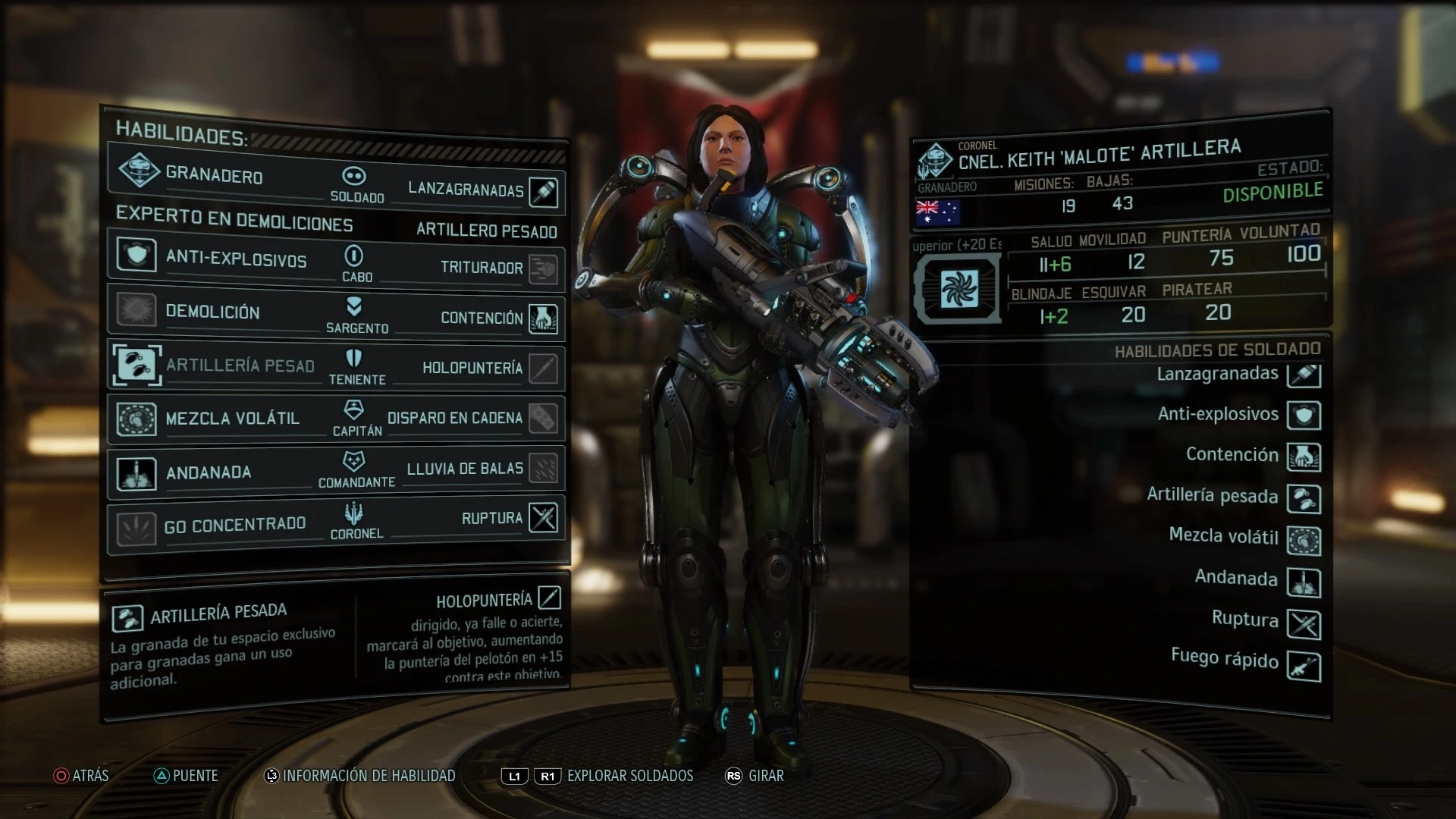Image resolution: width=1456 pixels, height=819 pixels.
Task: Select the Fuego Concentrado colonel ability
Action: click(x=136, y=526)
